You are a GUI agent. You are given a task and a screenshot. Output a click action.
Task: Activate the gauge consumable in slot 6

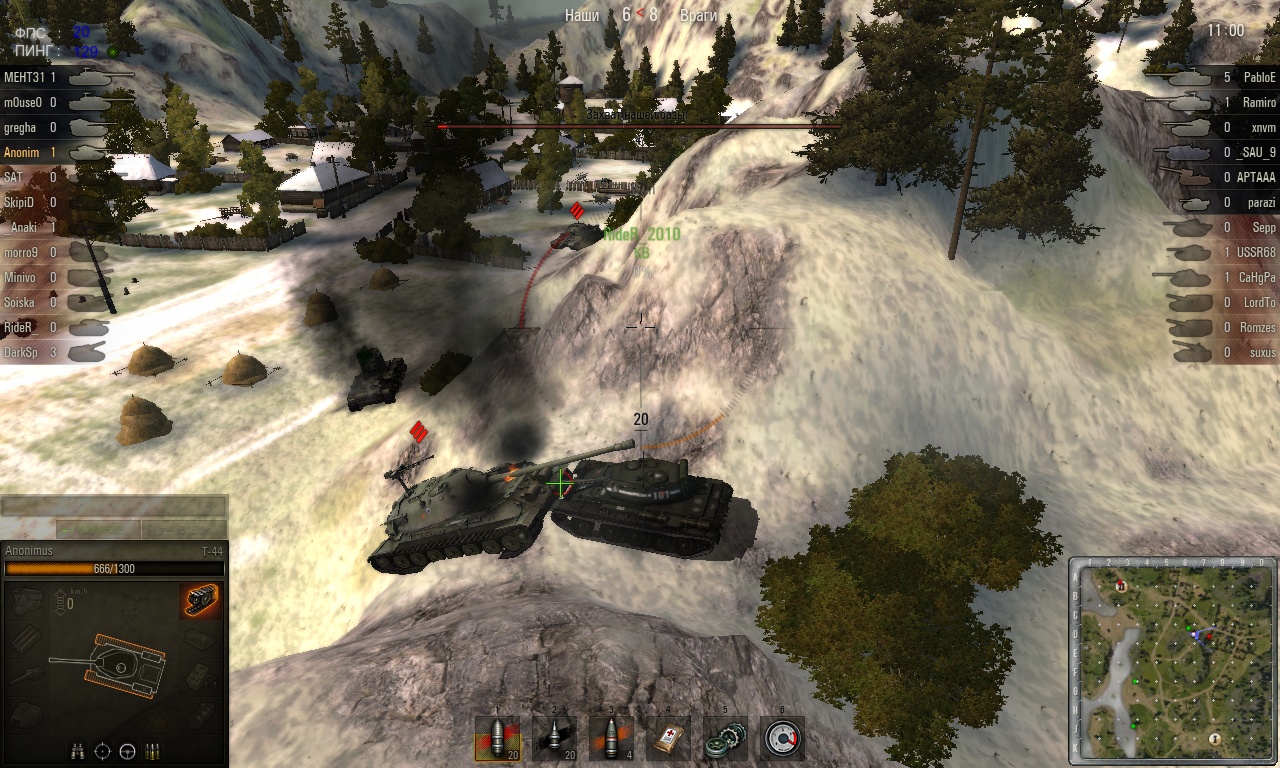point(781,739)
